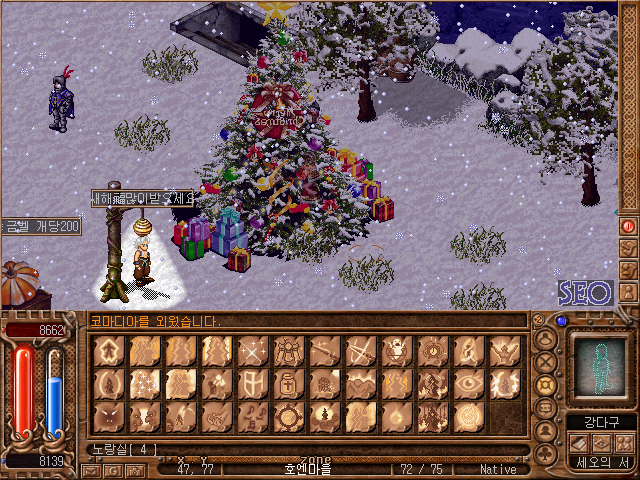Cast the winged angel spell scroll
Image resolution: width=640 pixels, height=480 pixels.
click(x=288, y=351)
